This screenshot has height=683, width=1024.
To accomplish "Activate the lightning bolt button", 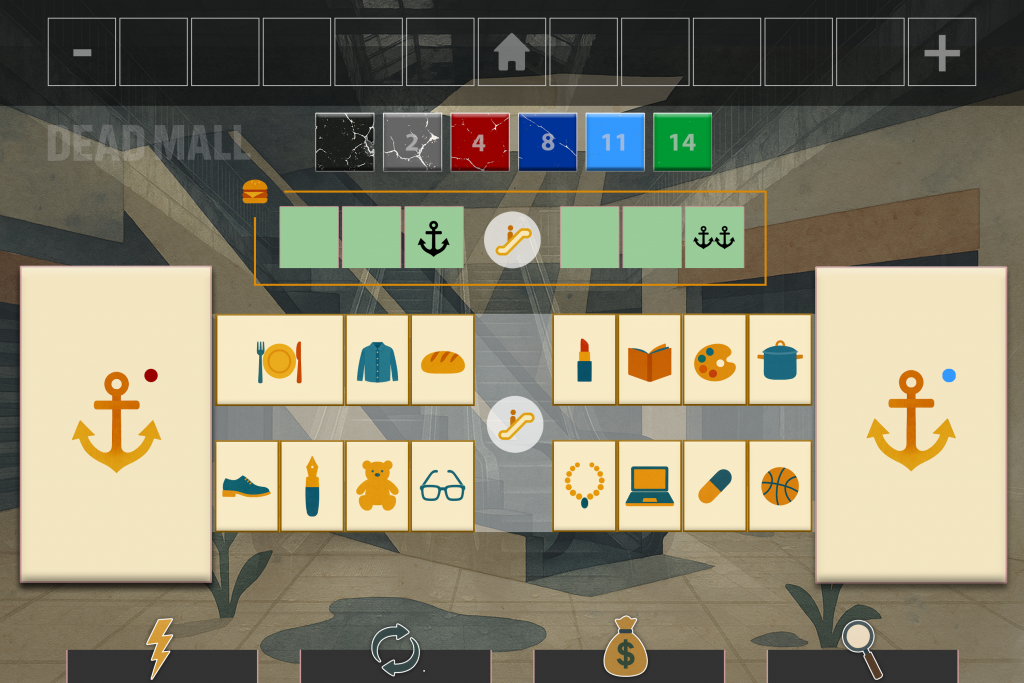I will tap(161, 652).
